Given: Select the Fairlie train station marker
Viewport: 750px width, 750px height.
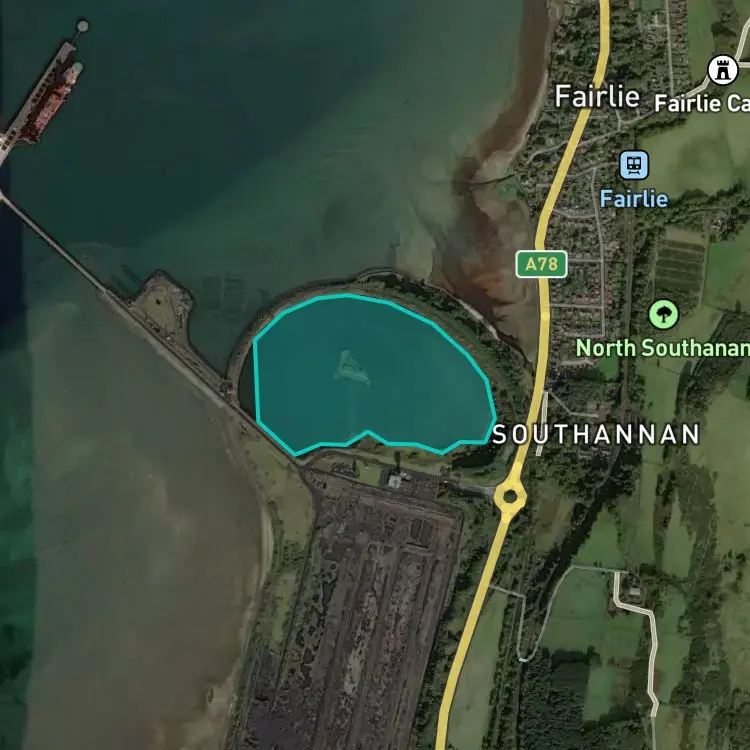Looking at the screenshot, I should tap(633, 164).
